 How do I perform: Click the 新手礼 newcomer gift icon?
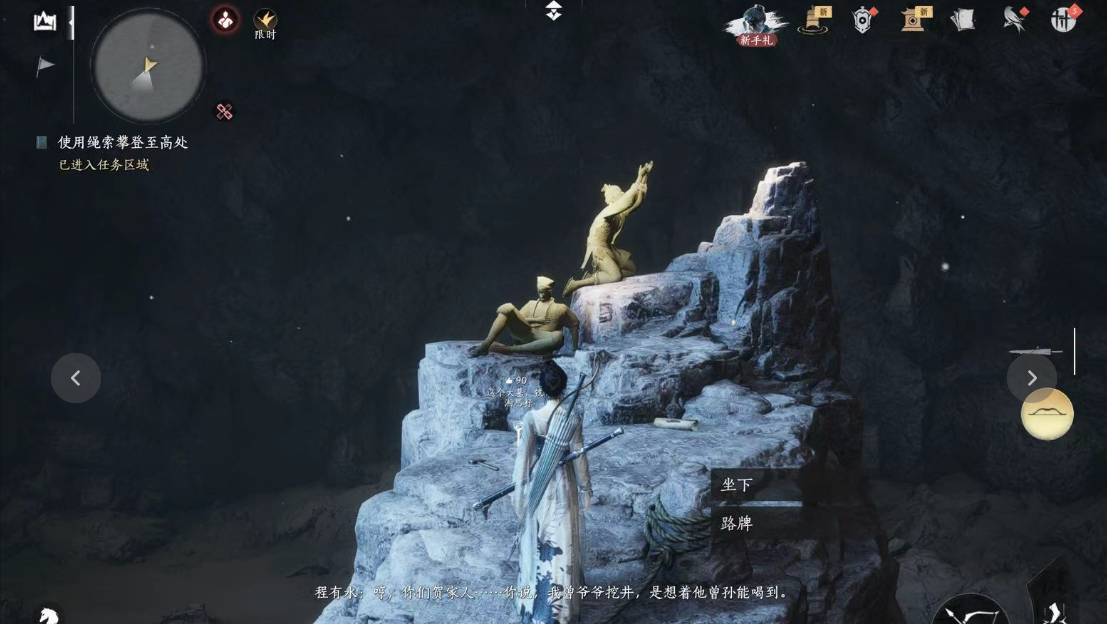[757, 24]
